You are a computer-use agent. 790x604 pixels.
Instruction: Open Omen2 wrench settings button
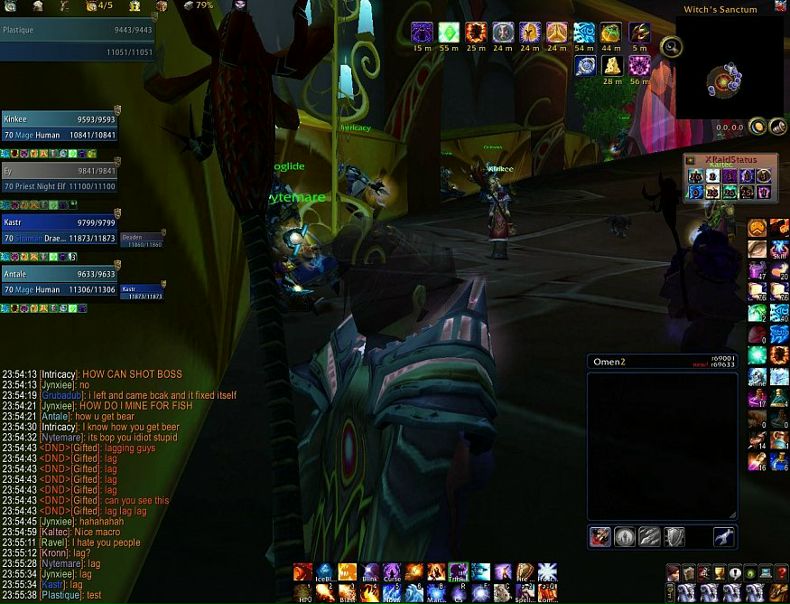[x=724, y=537]
